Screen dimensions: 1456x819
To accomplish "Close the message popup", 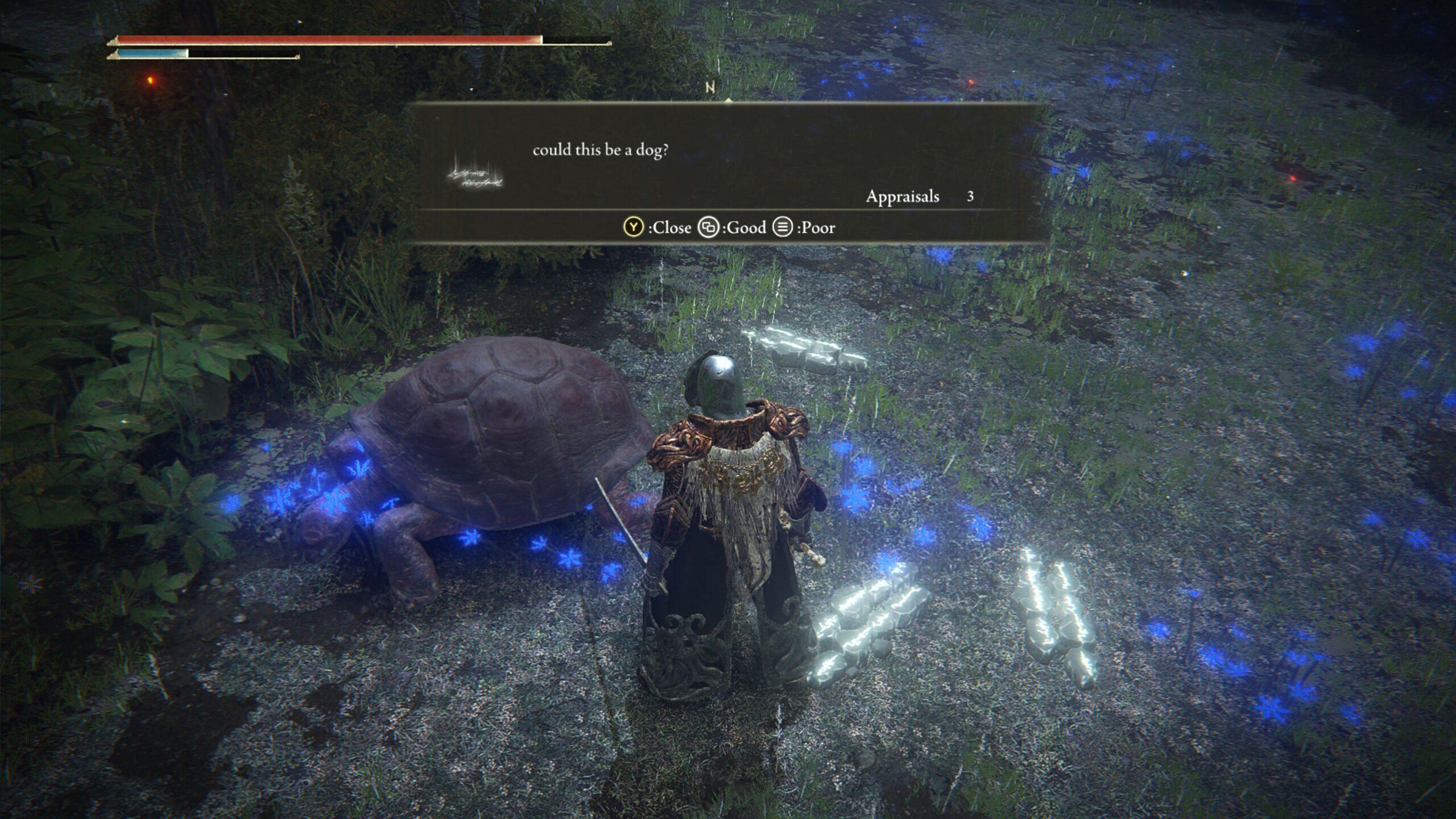I will [657, 227].
